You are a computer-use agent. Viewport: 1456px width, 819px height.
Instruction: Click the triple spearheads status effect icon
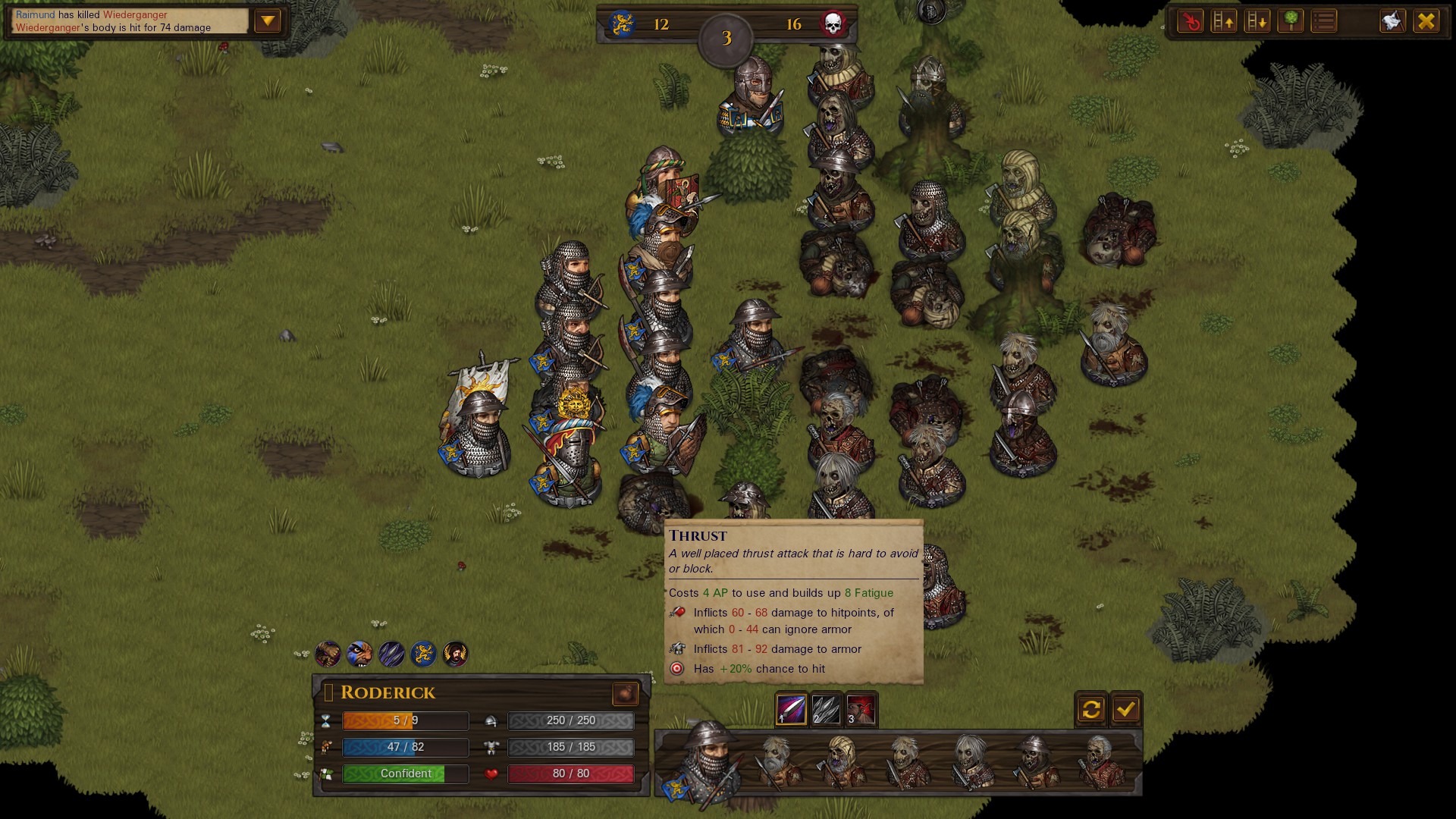tap(391, 654)
